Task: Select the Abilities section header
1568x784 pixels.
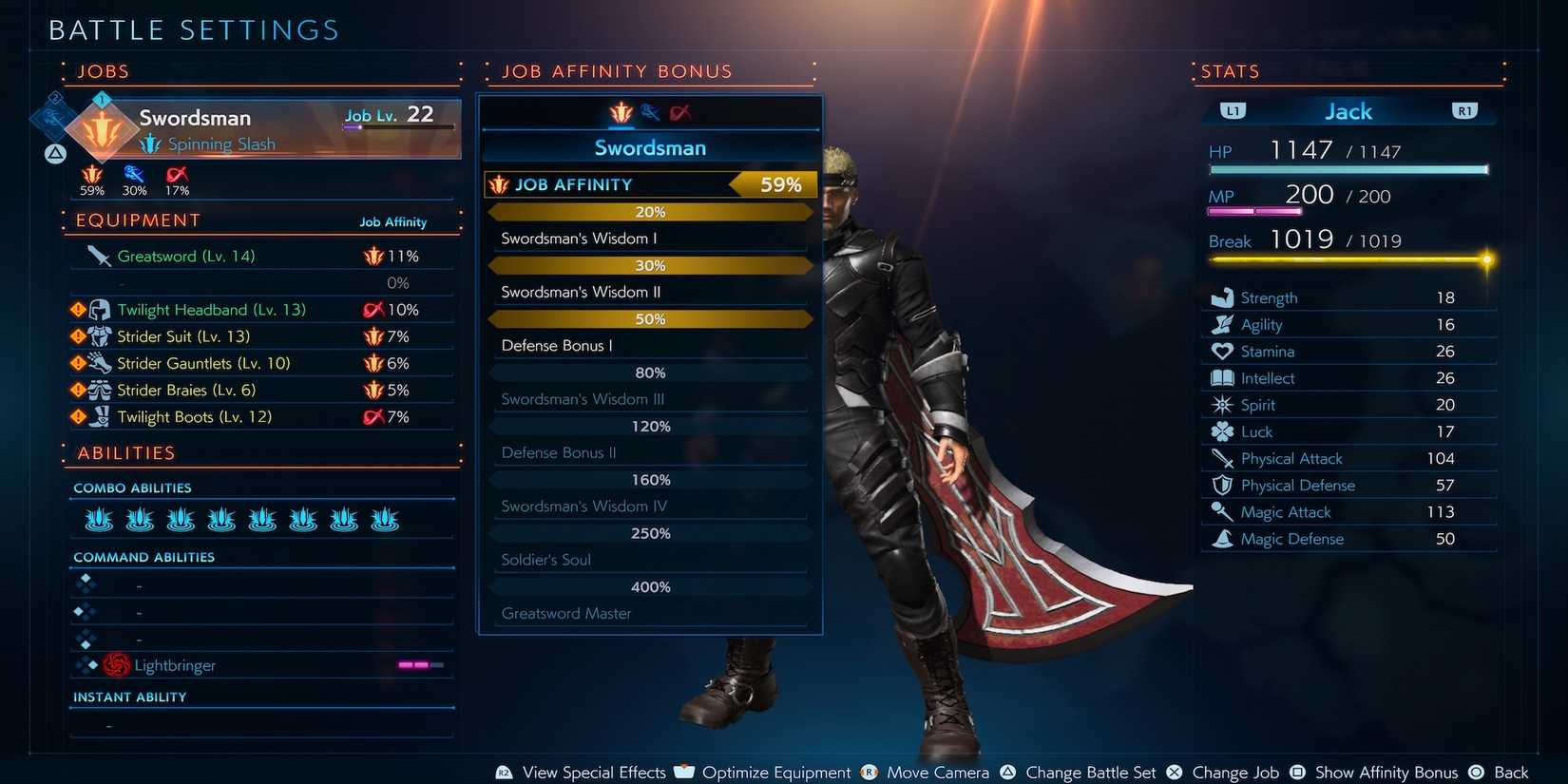Action: 124,452
